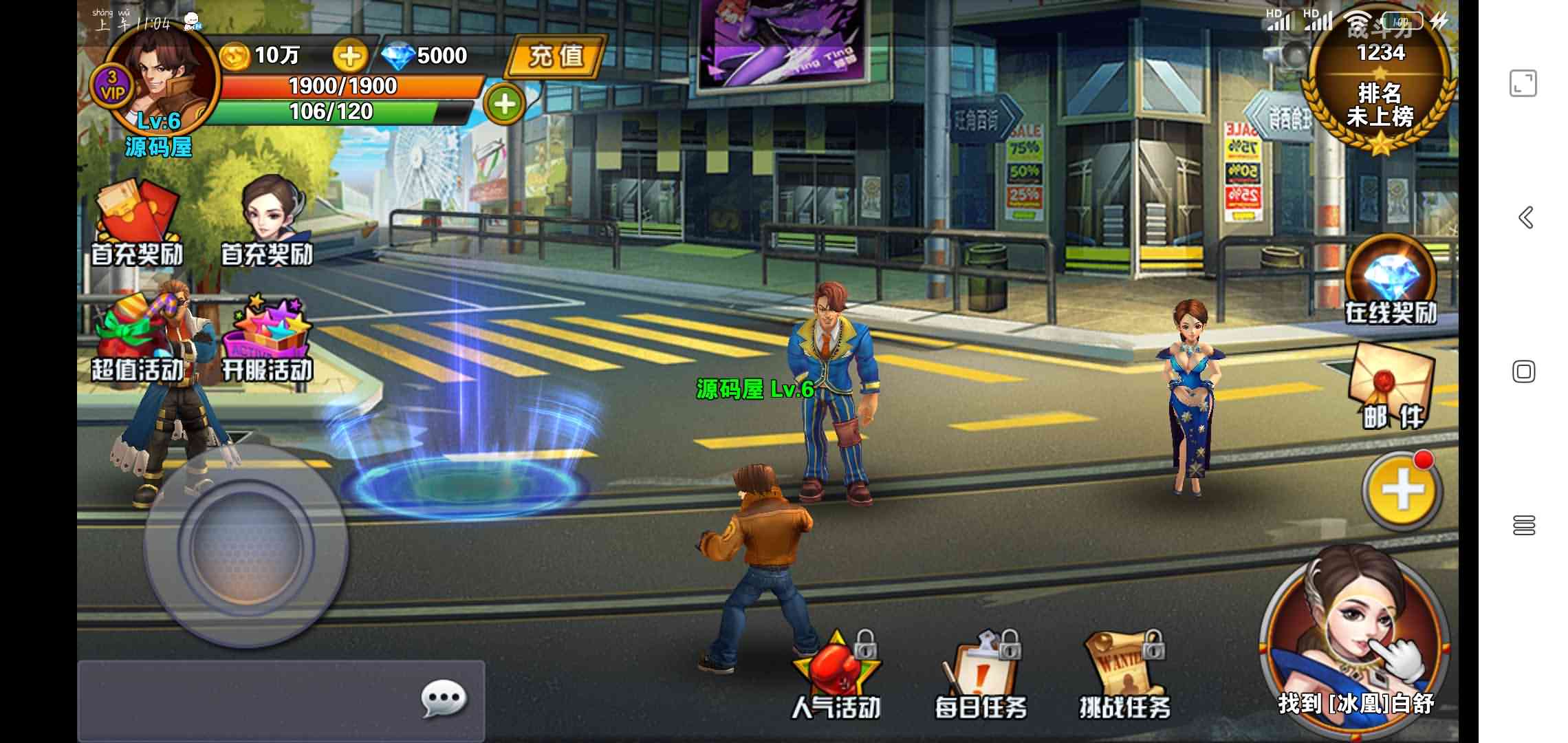Image resolution: width=1568 pixels, height=743 pixels.
Task: Refill stamina with the green plus button
Action: click(x=505, y=105)
